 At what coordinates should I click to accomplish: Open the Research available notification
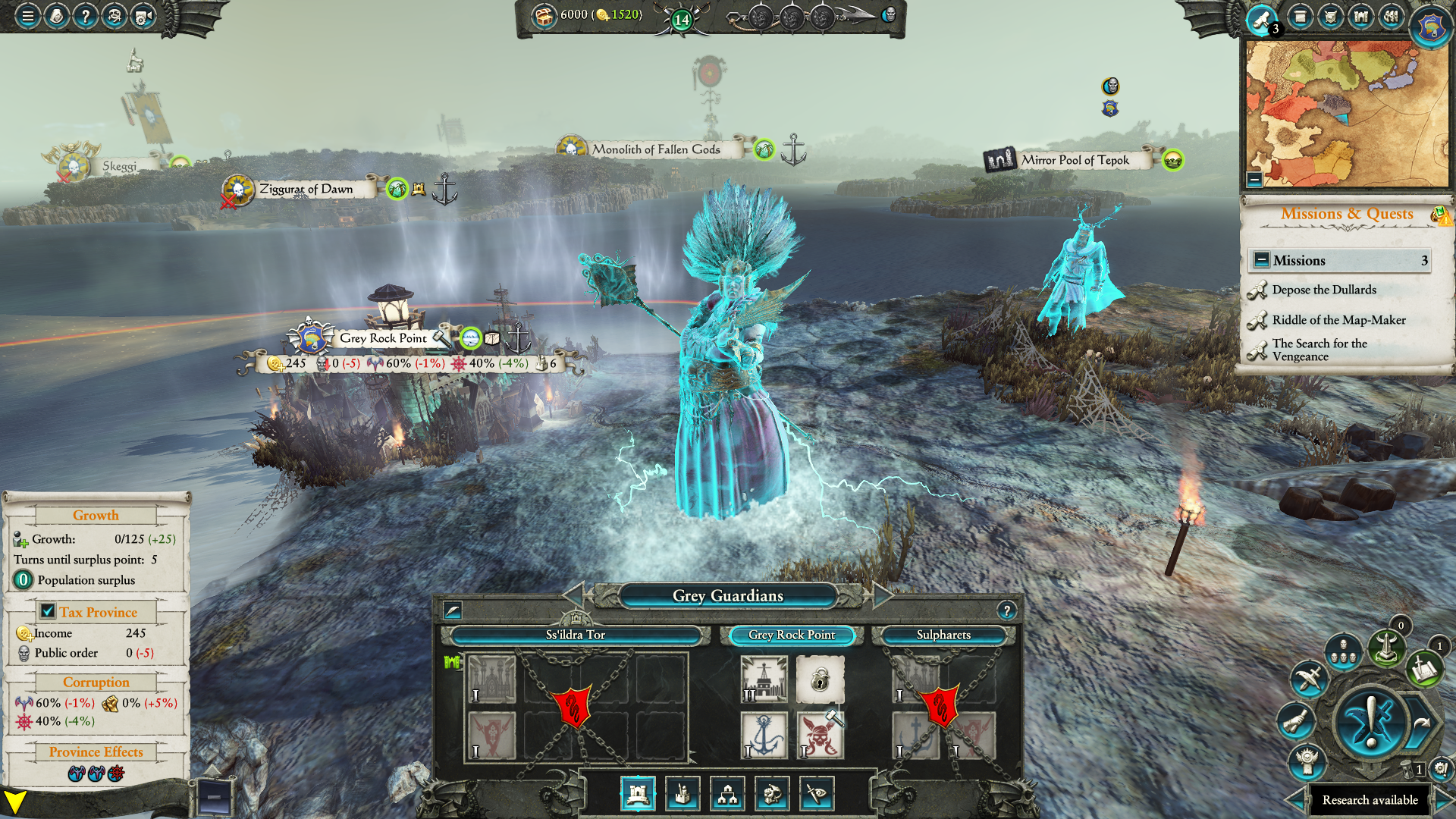coord(1370,800)
